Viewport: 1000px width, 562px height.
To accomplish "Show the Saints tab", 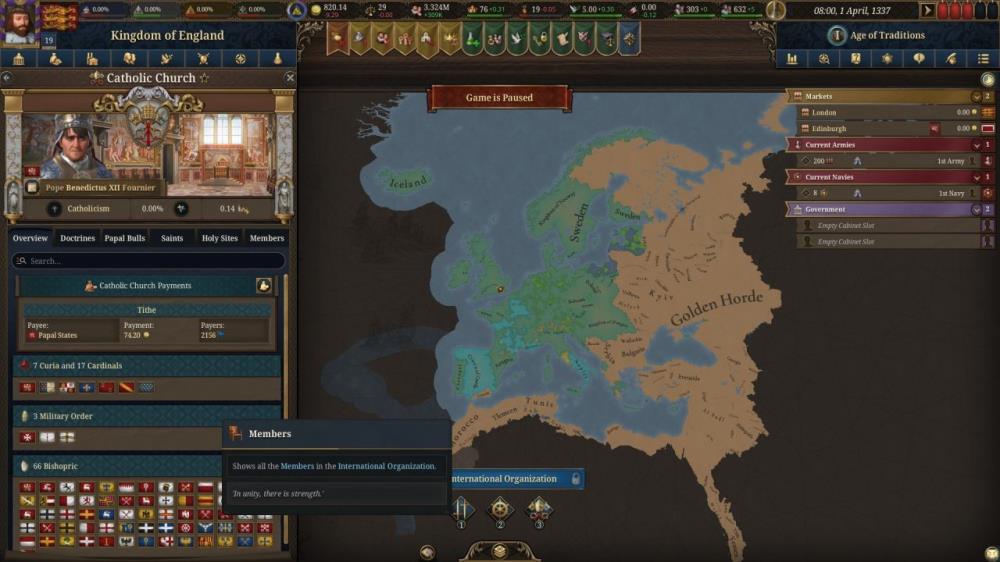I will point(172,238).
